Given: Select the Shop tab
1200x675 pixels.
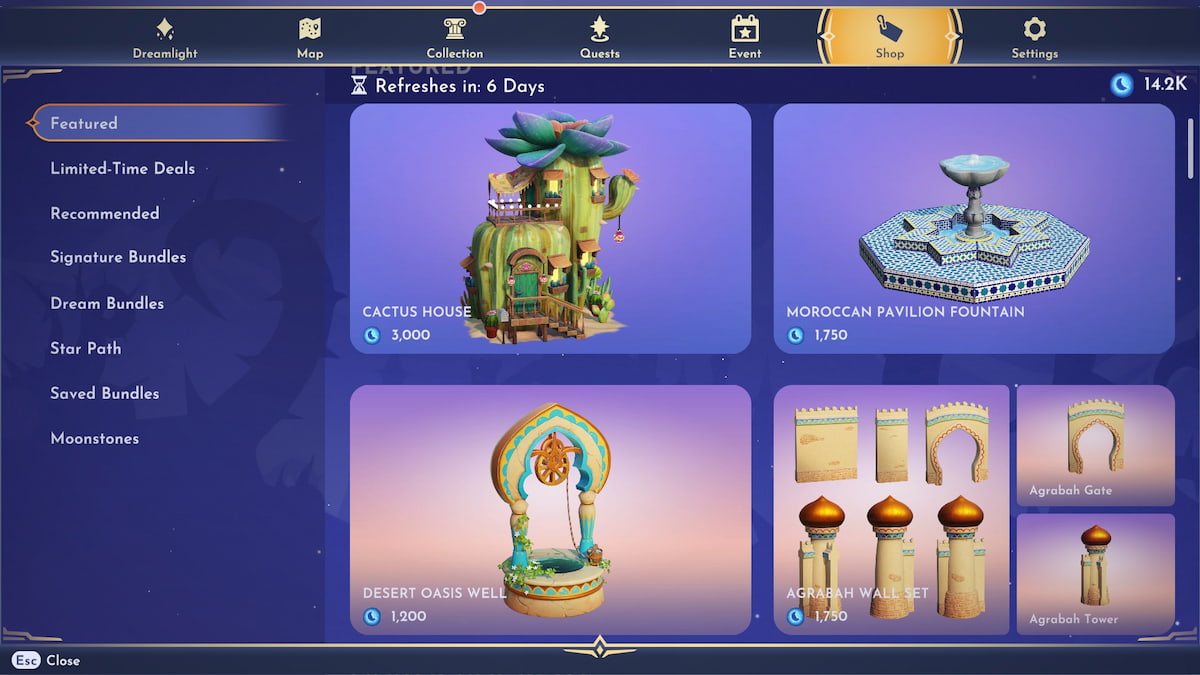Looking at the screenshot, I should [889, 38].
